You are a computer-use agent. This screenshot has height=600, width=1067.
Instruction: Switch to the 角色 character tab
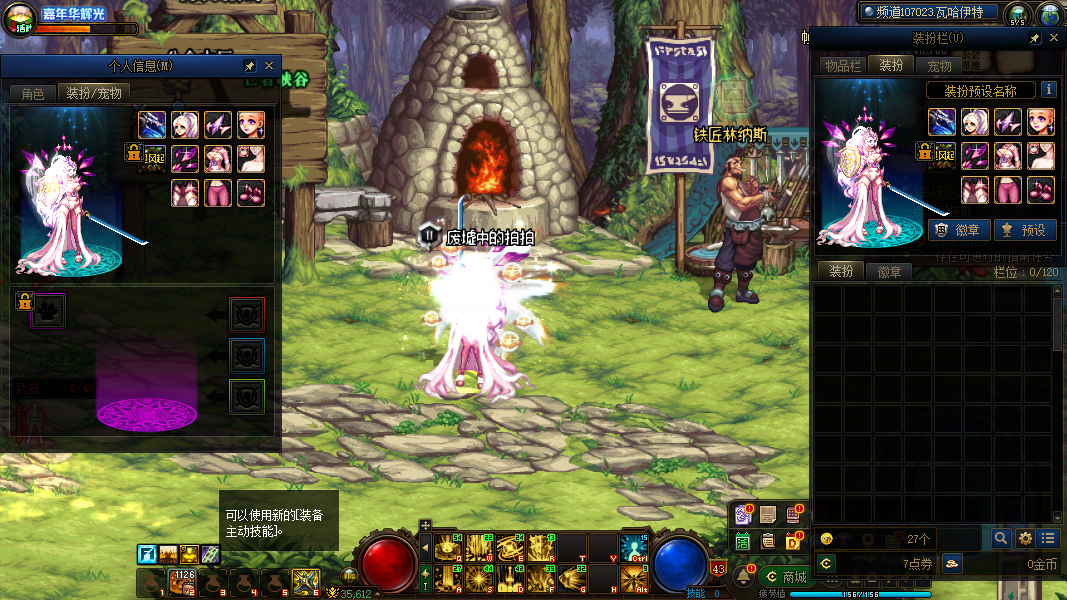pyautogui.click(x=32, y=93)
